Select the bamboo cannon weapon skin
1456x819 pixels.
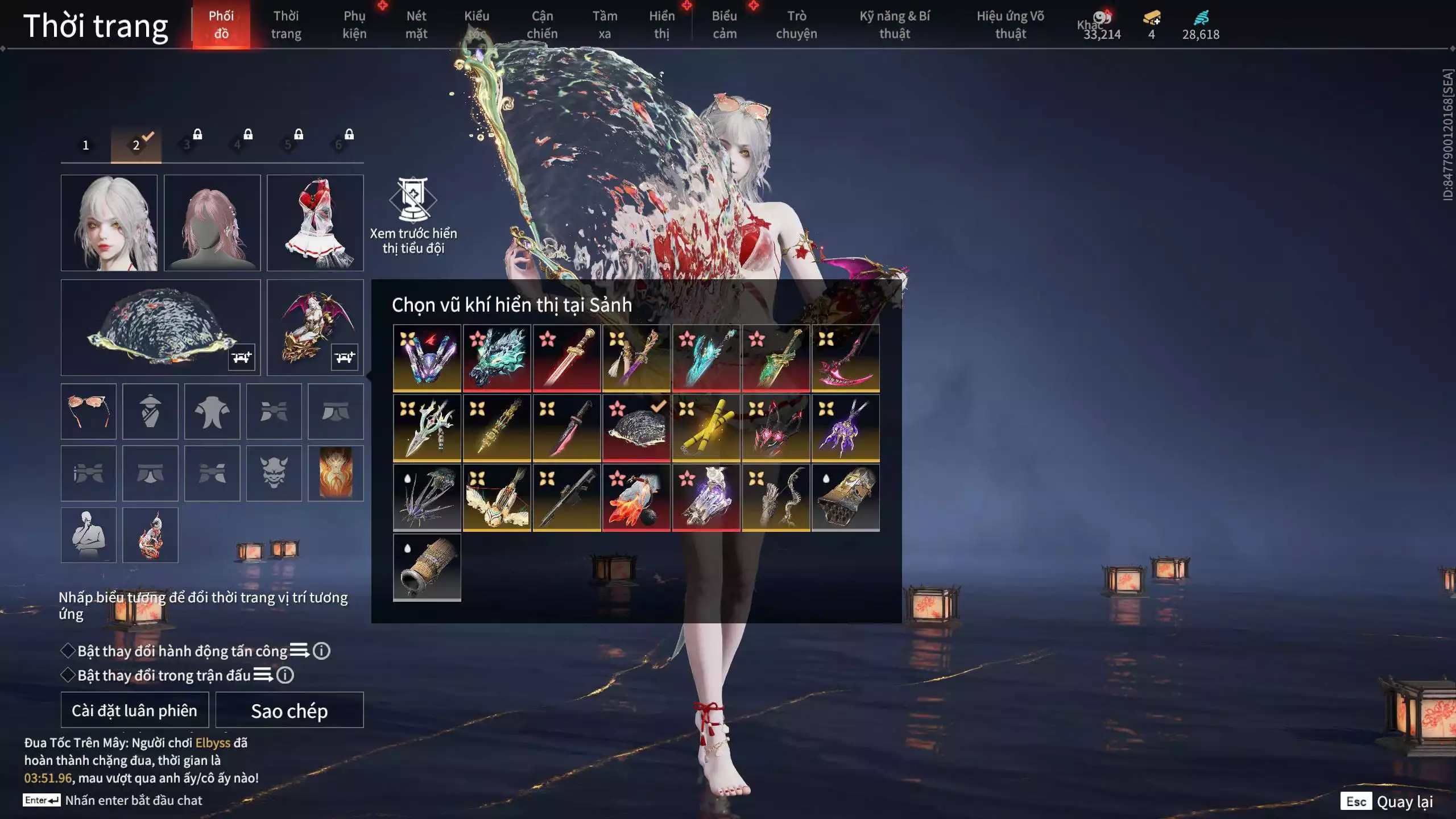[x=427, y=567]
